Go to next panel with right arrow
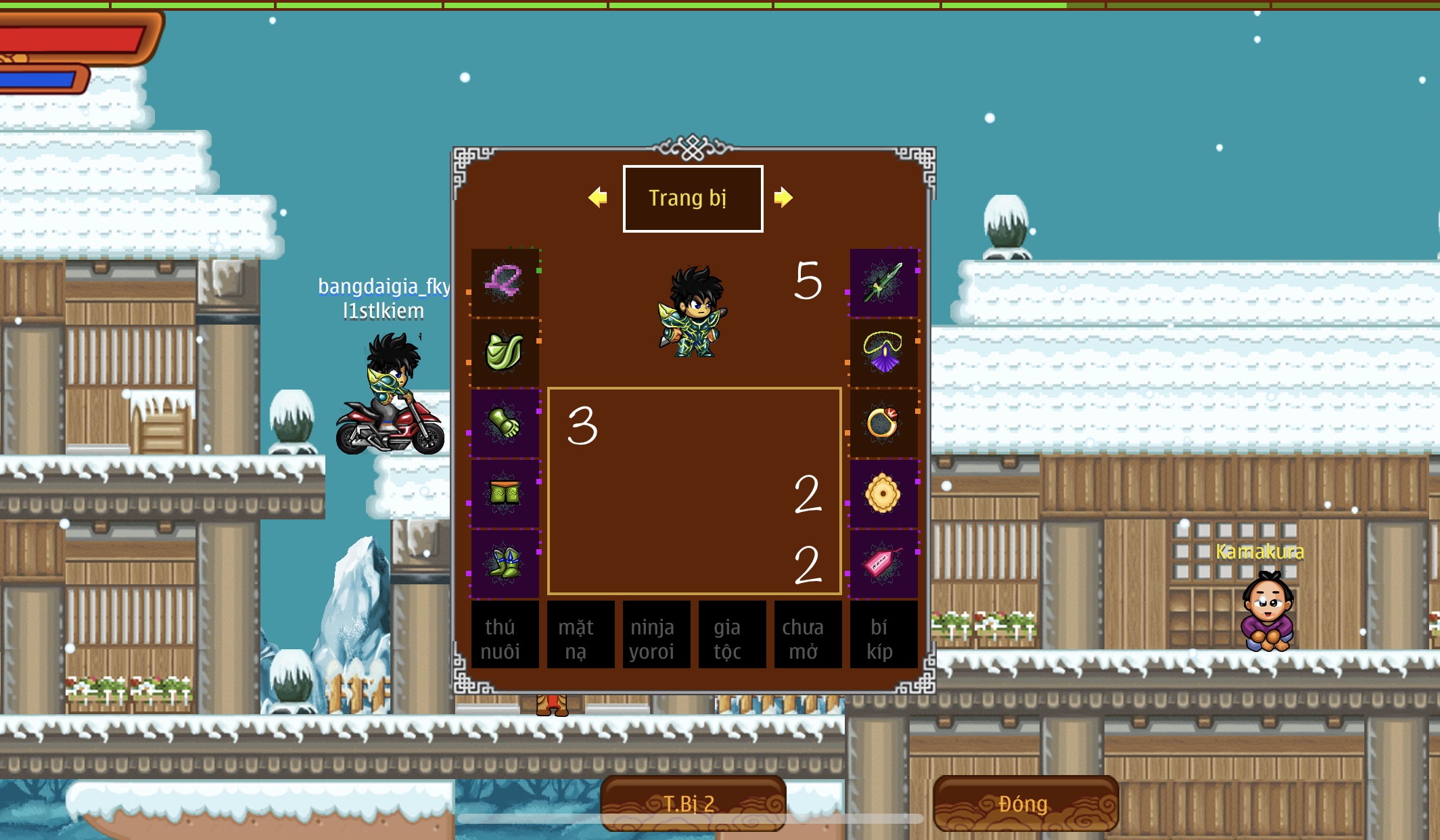The image size is (1440, 840). point(783,197)
